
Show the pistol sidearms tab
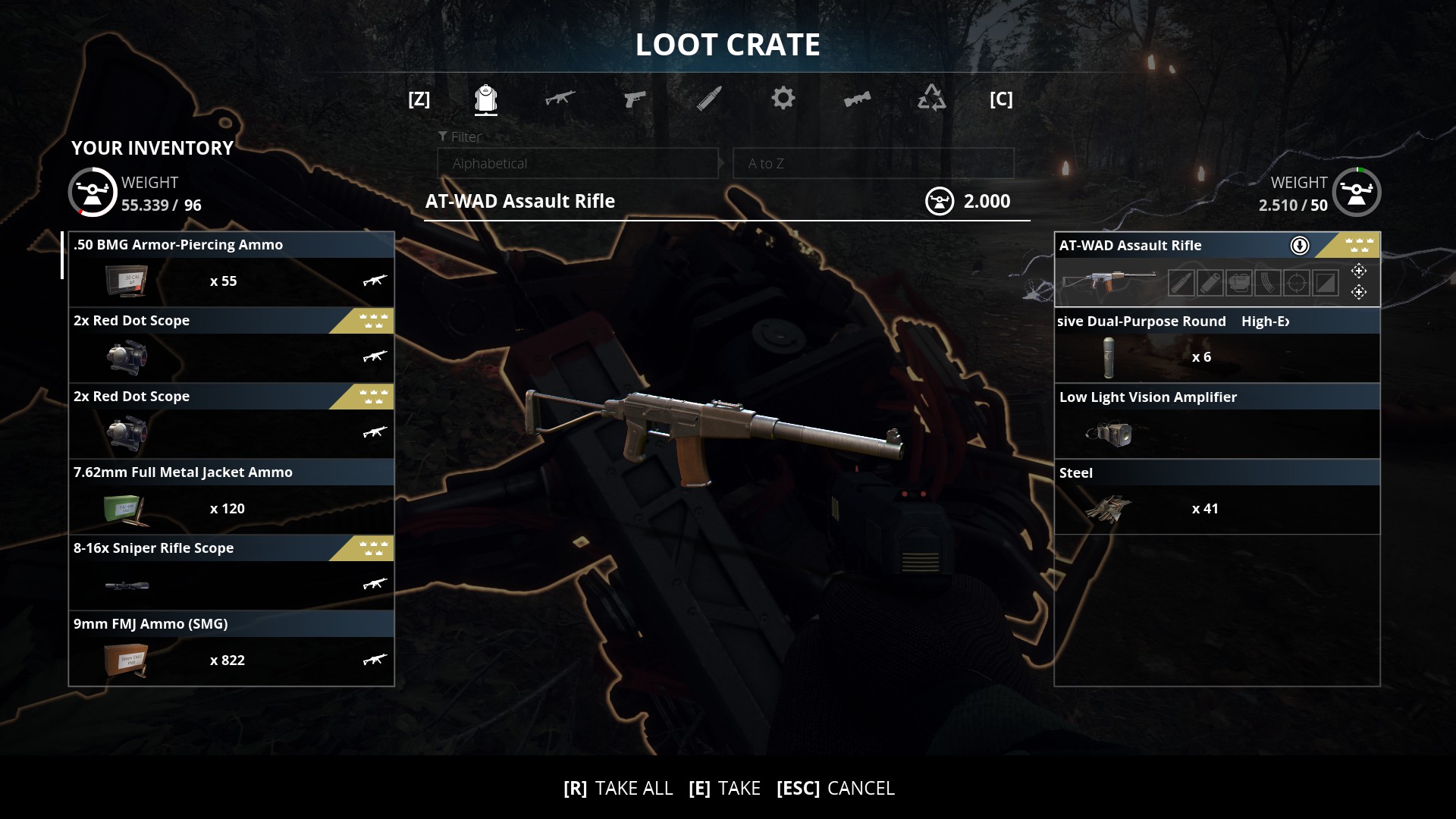tap(634, 99)
